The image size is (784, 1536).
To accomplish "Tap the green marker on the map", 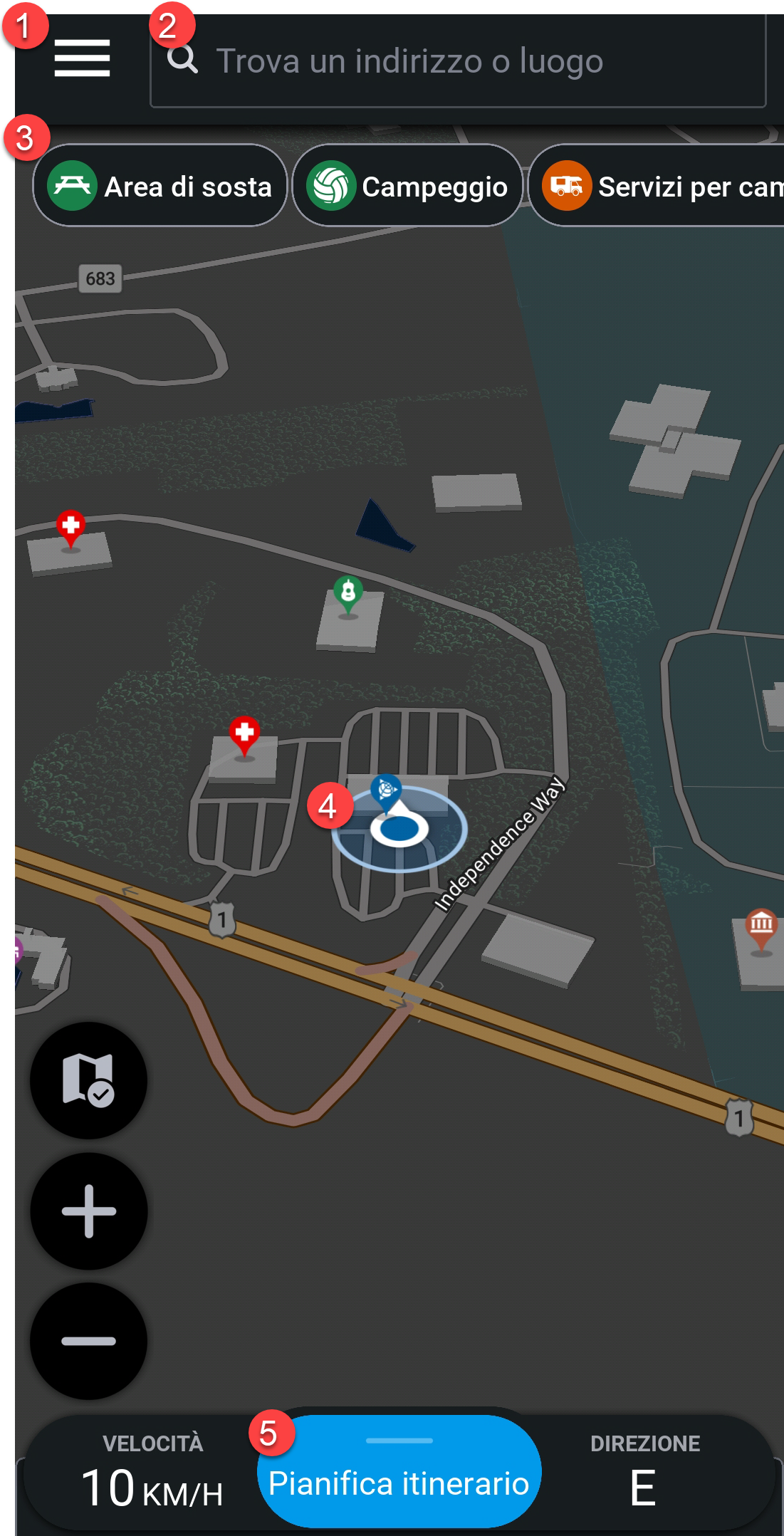I will tap(348, 592).
